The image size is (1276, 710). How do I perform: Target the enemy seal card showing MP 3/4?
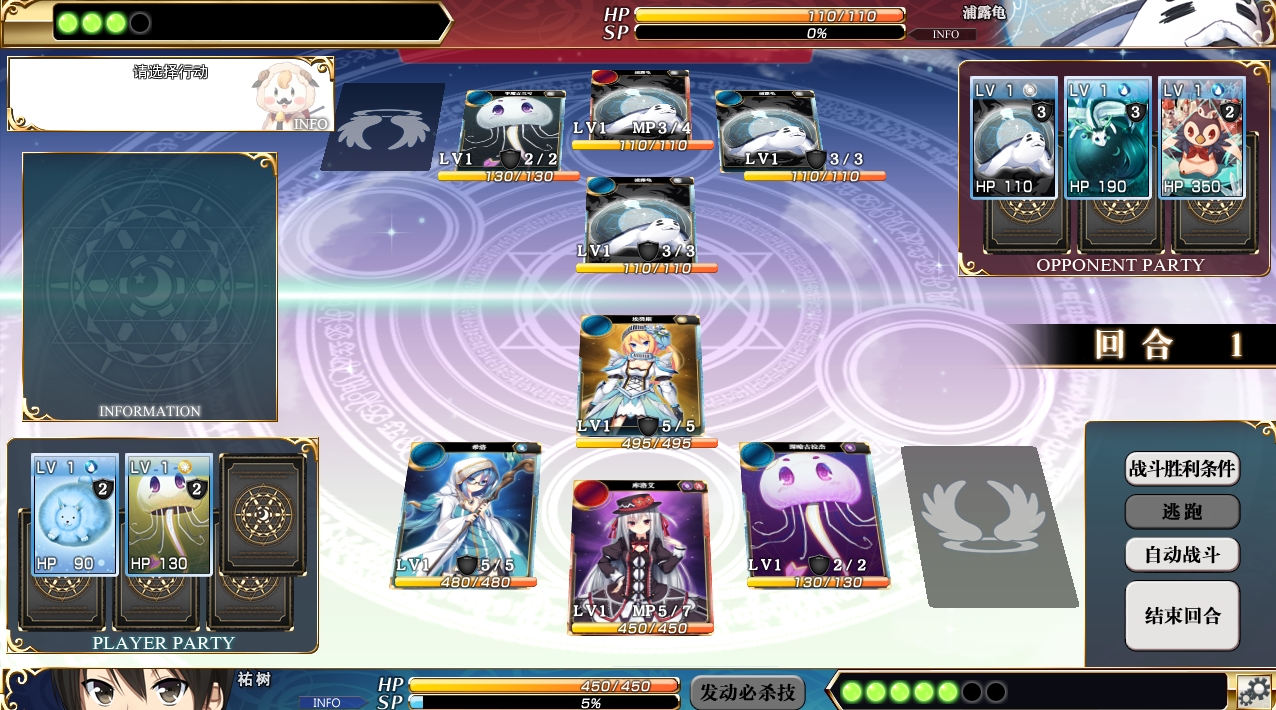pyautogui.click(x=640, y=108)
